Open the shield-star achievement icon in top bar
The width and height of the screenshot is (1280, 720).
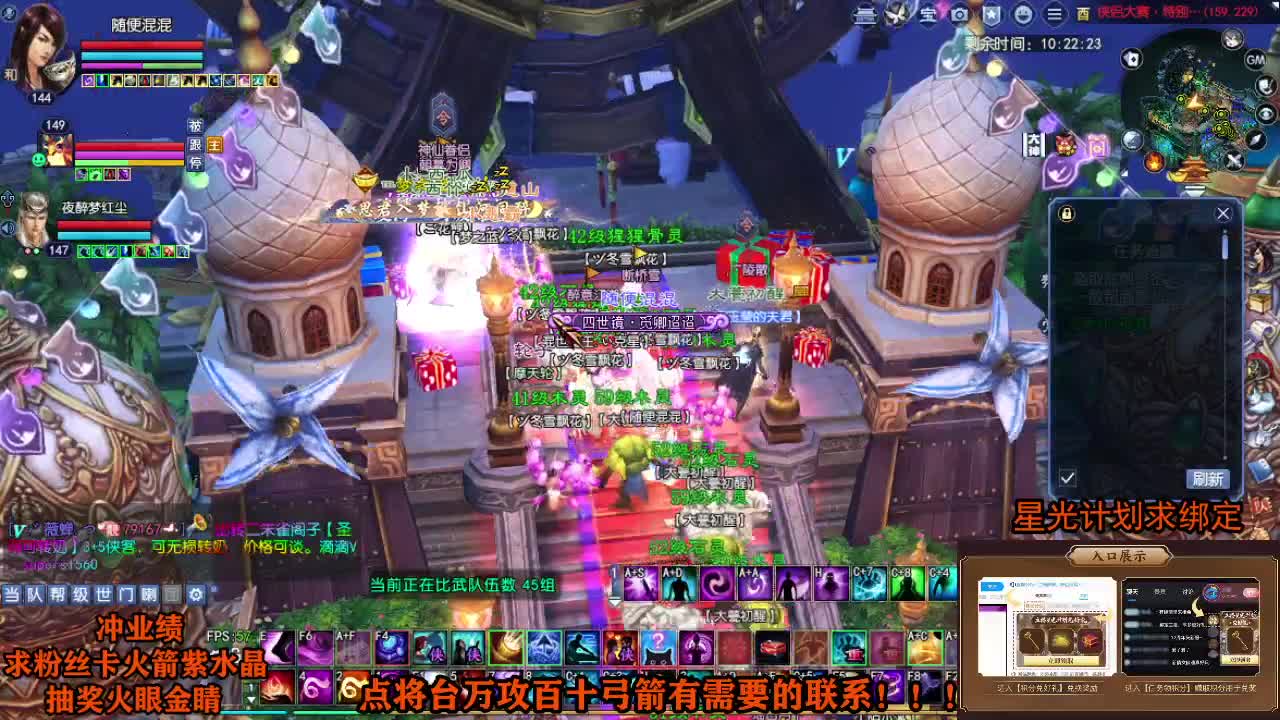pyautogui.click(x=991, y=15)
